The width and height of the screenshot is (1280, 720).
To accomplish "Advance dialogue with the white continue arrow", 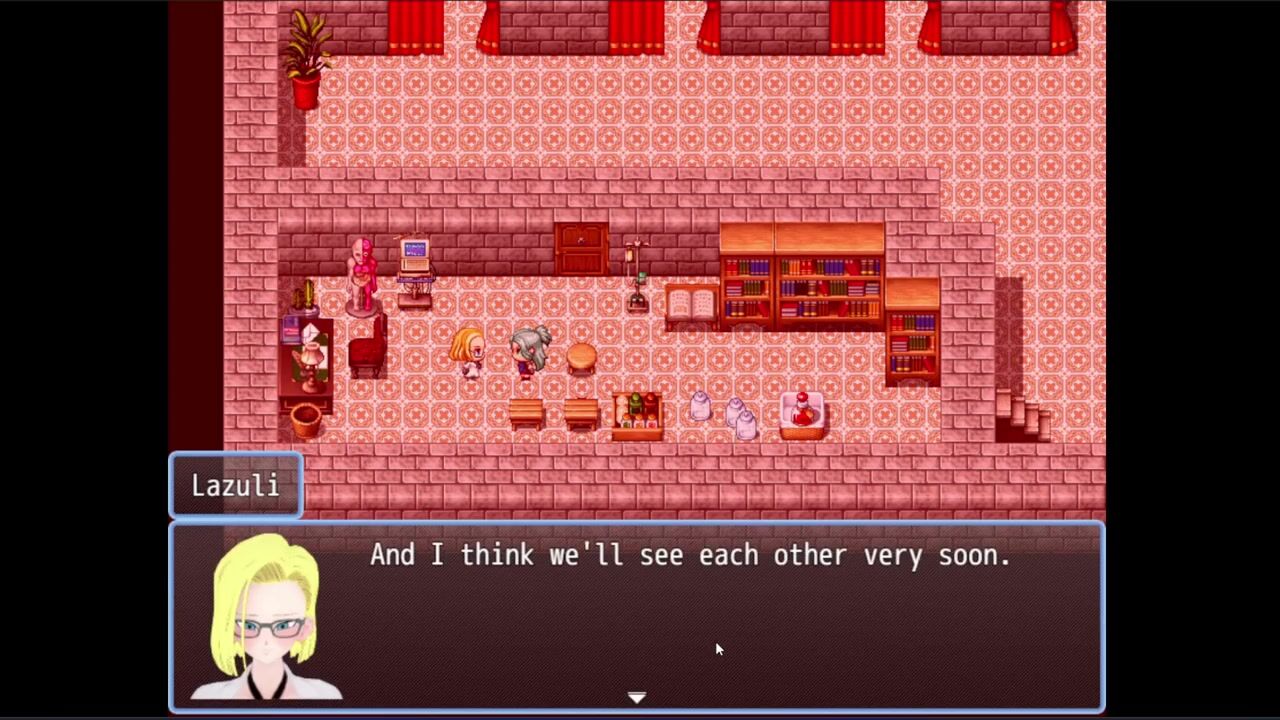I will pos(637,697).
